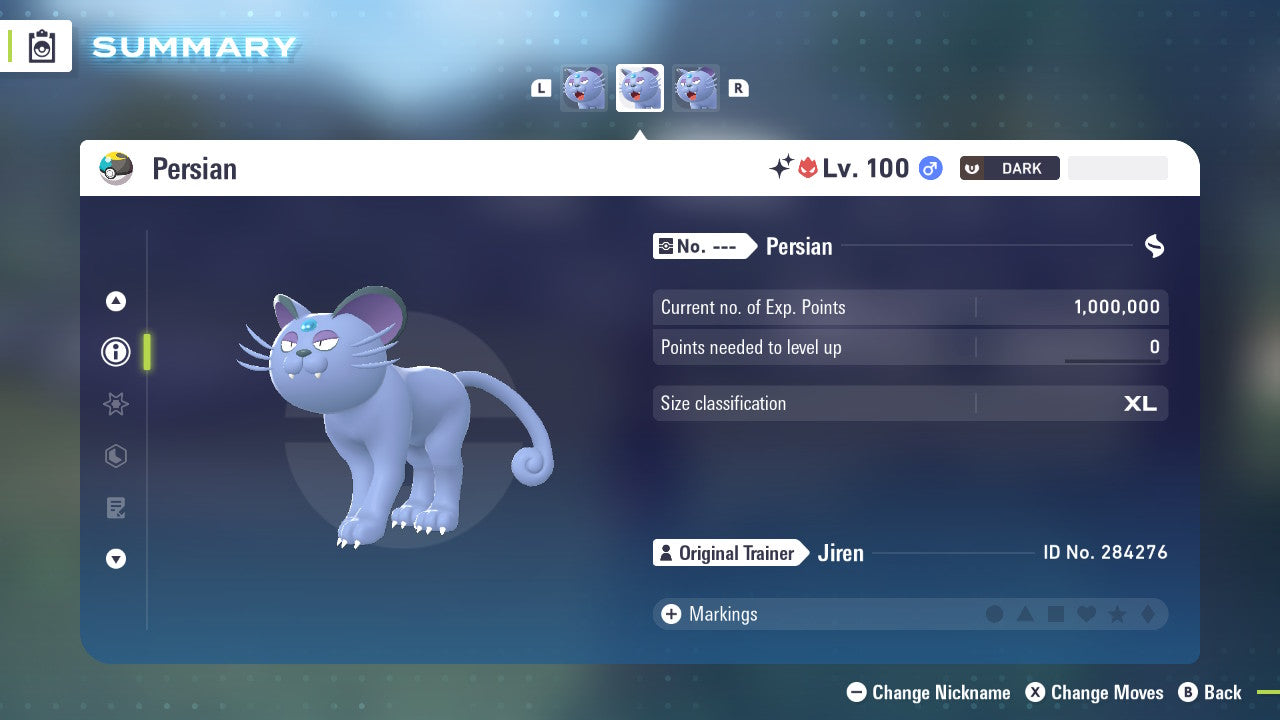Viewport: 1280px width, 720px height.
Task: Click the up arrow above the sidebar icons
Action: (x=116, y=300)
